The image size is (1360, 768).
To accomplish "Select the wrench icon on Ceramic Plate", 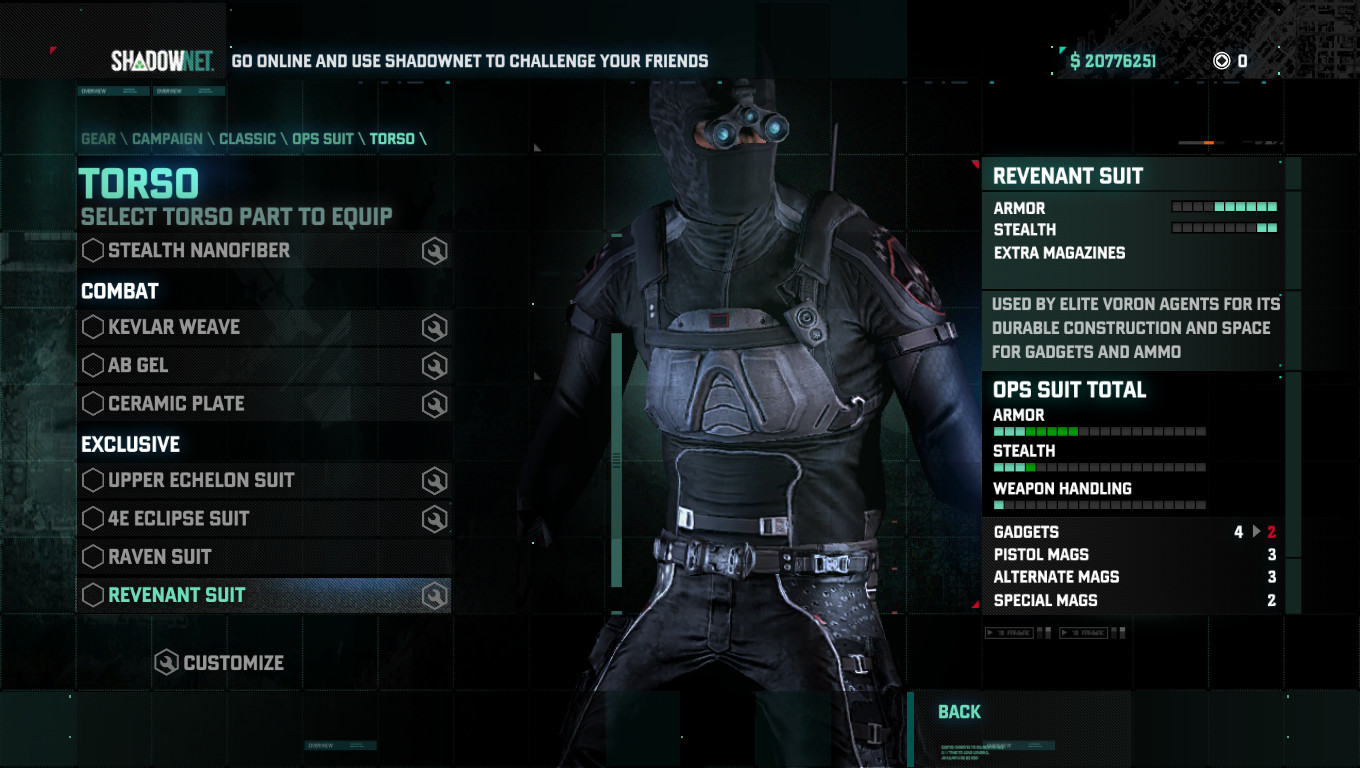I will tap(434, 403).
